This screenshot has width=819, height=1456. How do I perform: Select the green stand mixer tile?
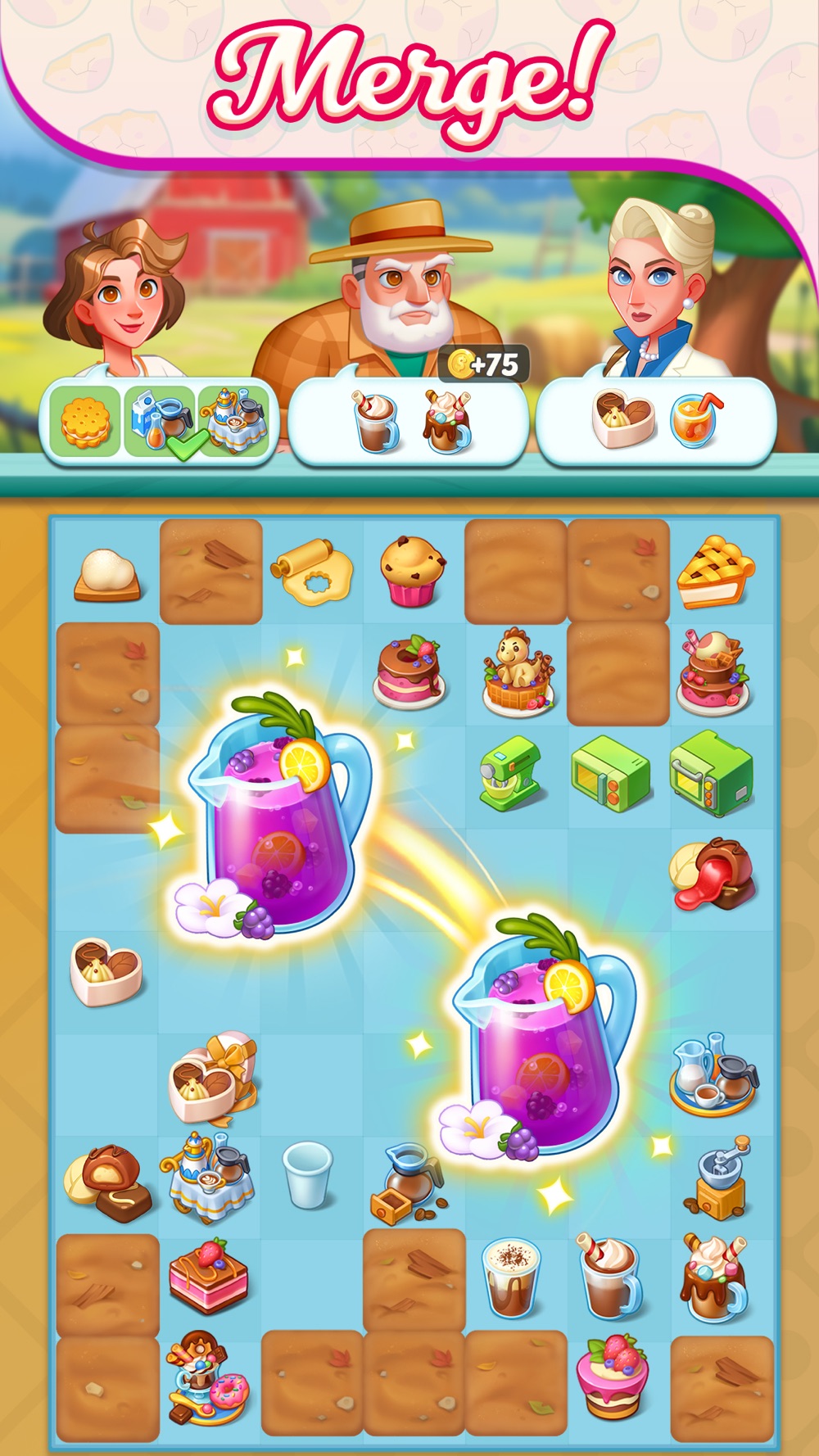pos(511,775)
